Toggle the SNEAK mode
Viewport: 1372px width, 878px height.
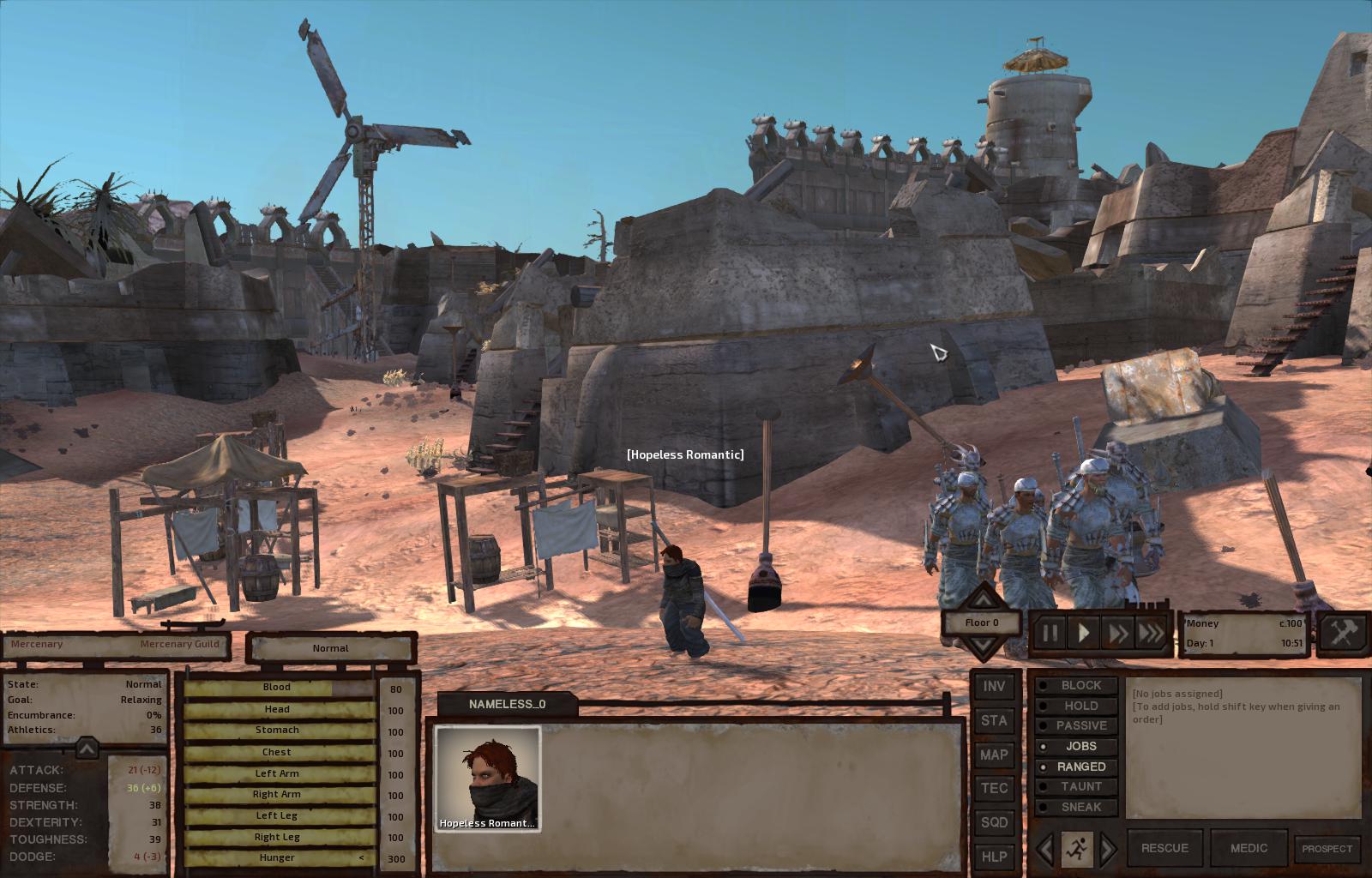1077,807
